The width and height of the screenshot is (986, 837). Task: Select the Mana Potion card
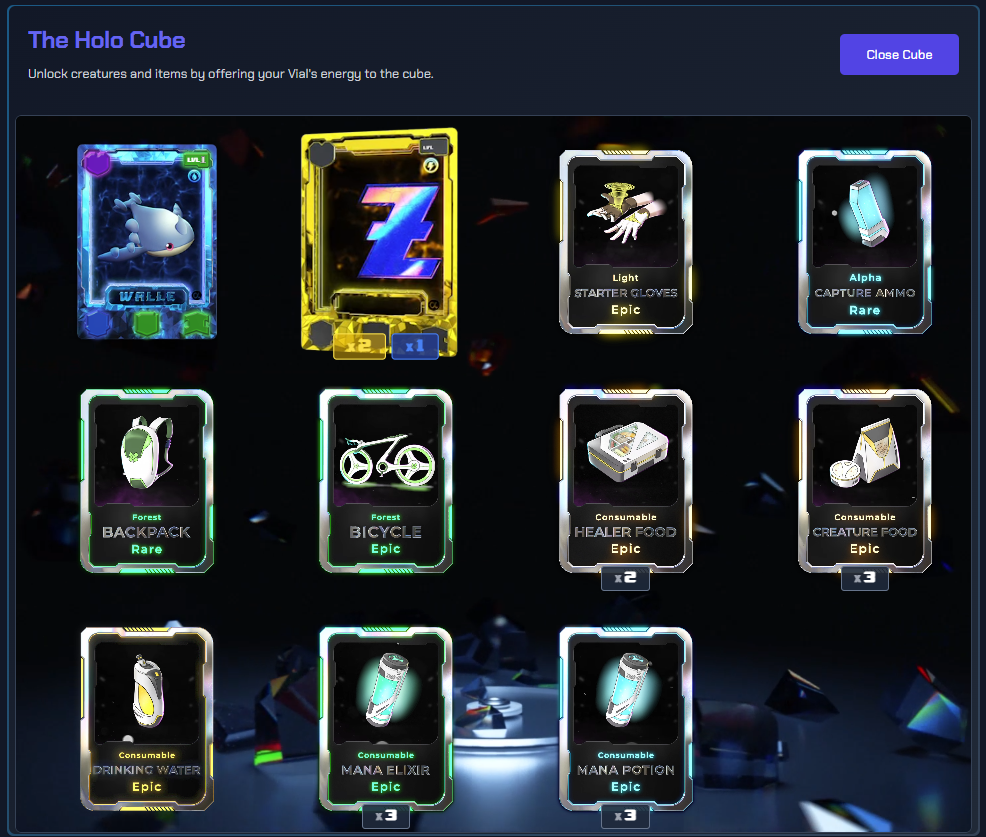tap(626, 718)
